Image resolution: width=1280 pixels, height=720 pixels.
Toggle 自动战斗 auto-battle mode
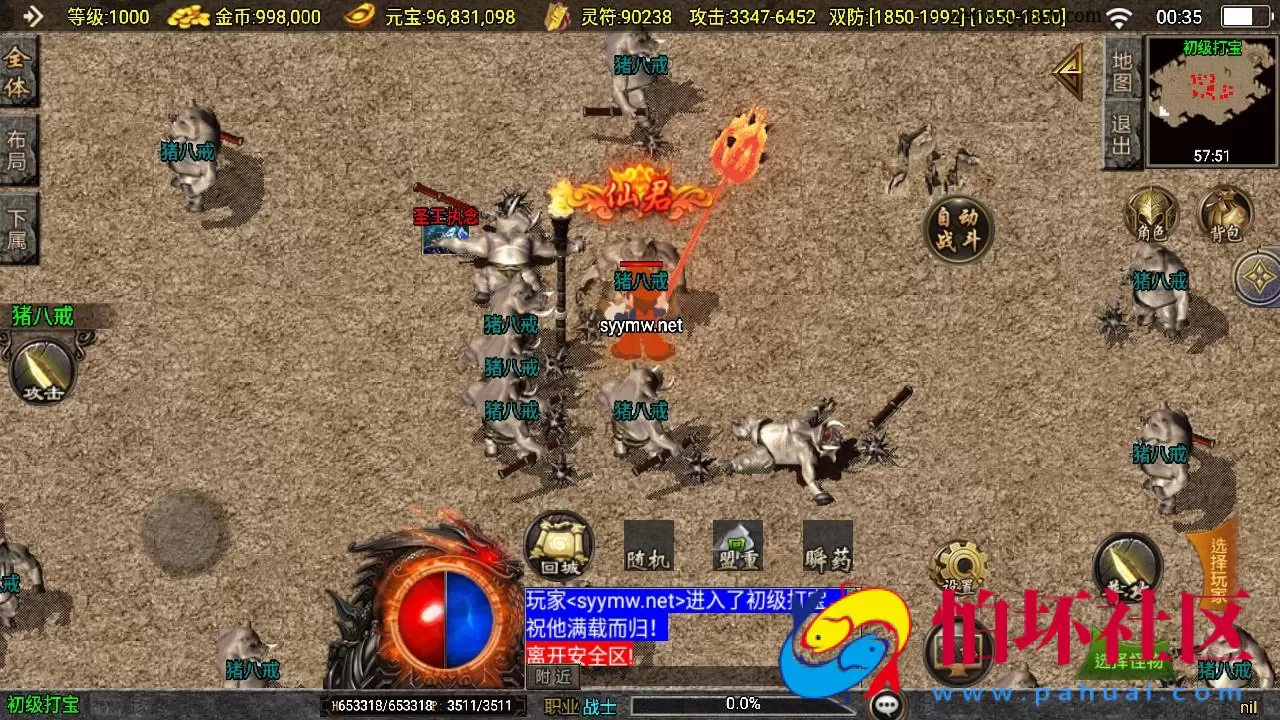[x=958, y=228]
